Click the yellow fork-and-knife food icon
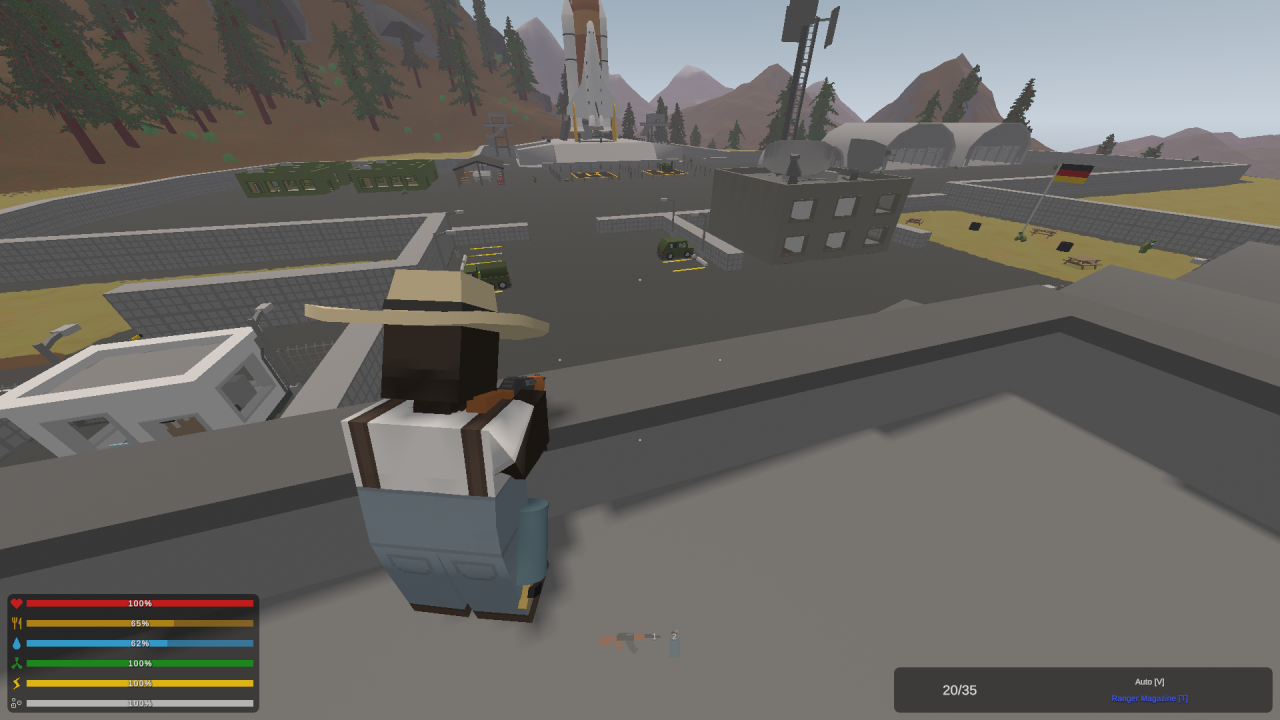 pyautogui.click(x=16, y=623)
